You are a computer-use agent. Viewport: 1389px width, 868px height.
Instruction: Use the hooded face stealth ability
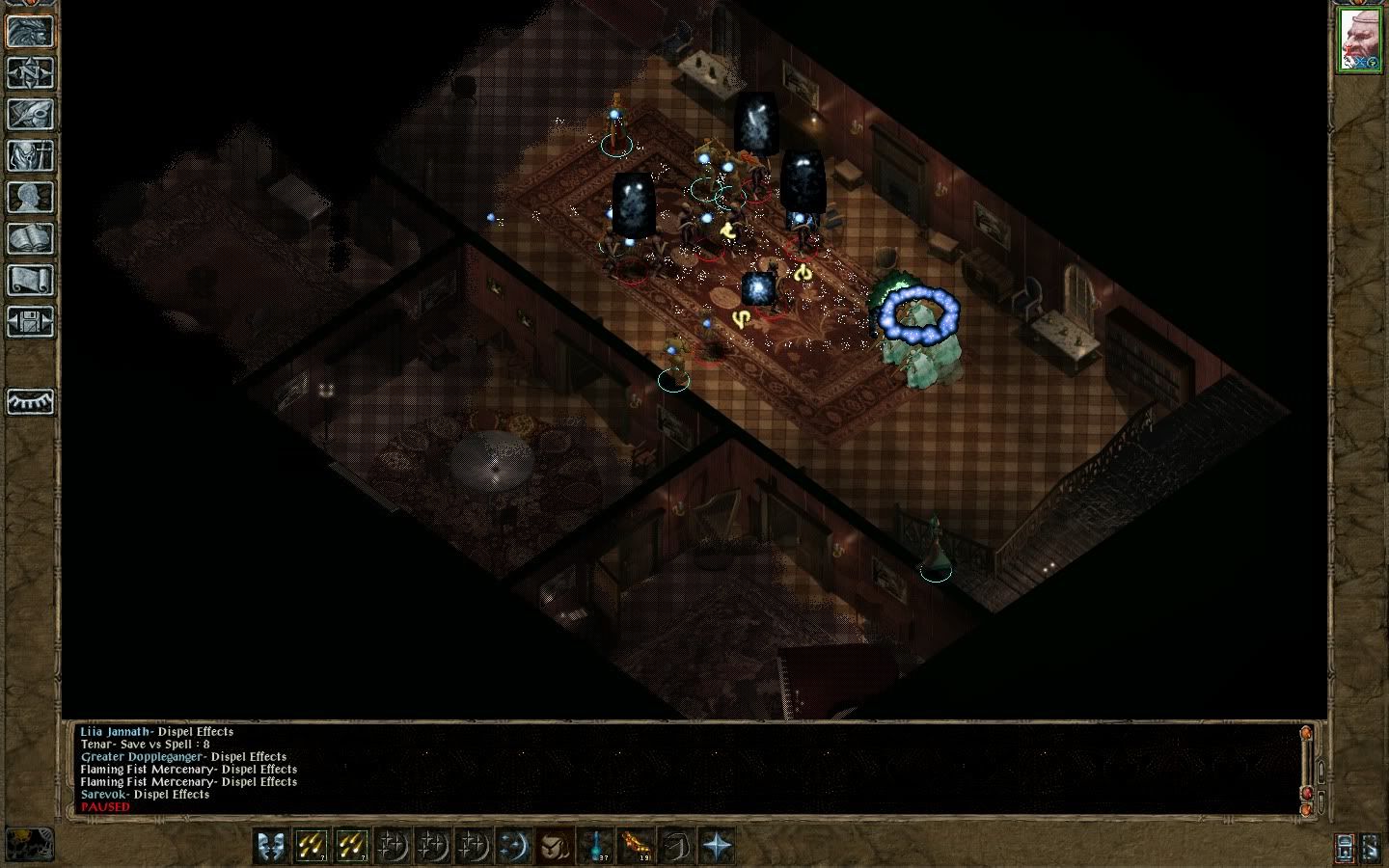[x=555, y=846]
